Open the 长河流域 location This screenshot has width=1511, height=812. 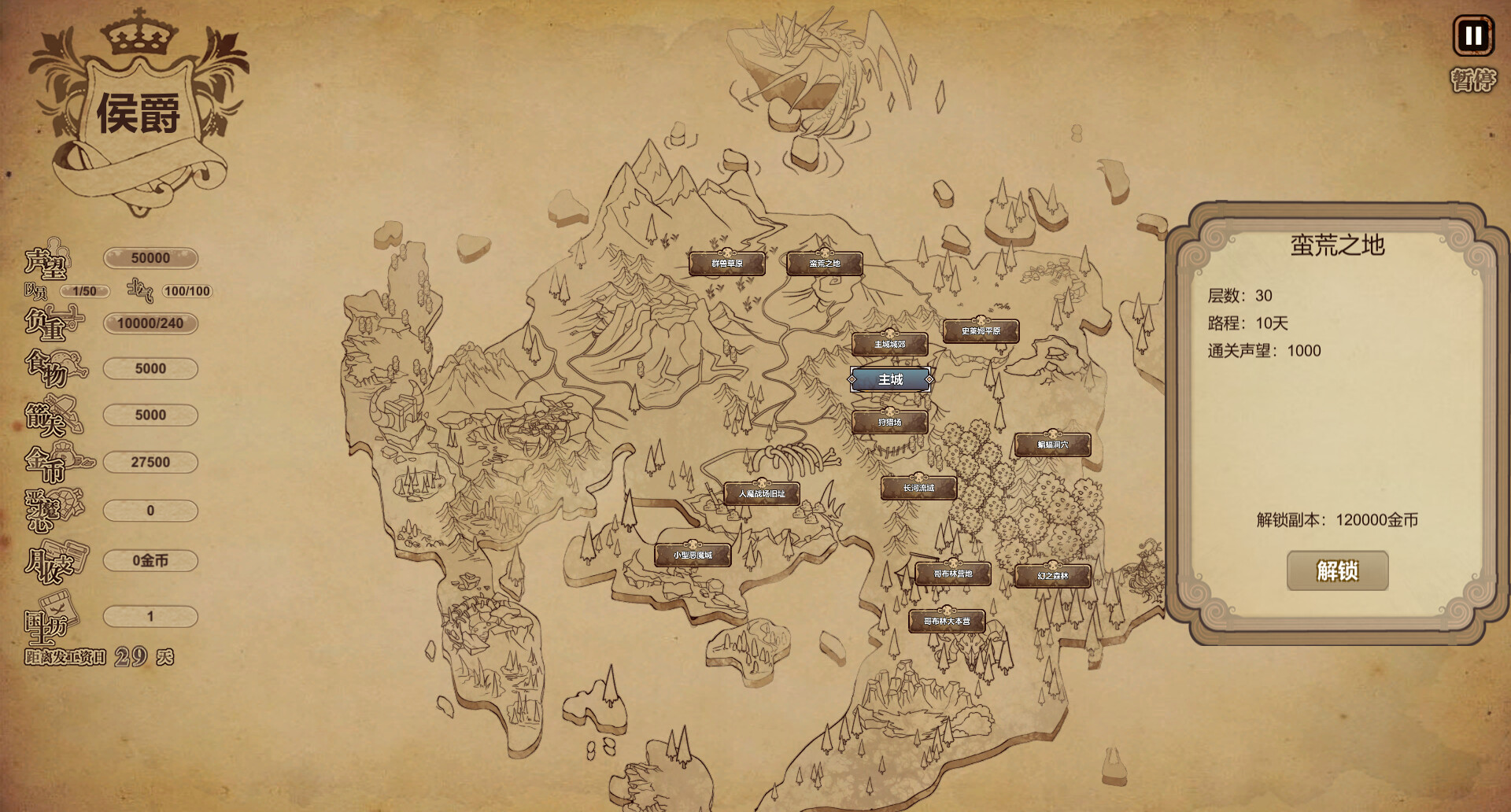pyautogui.click(x=918, y=488)
